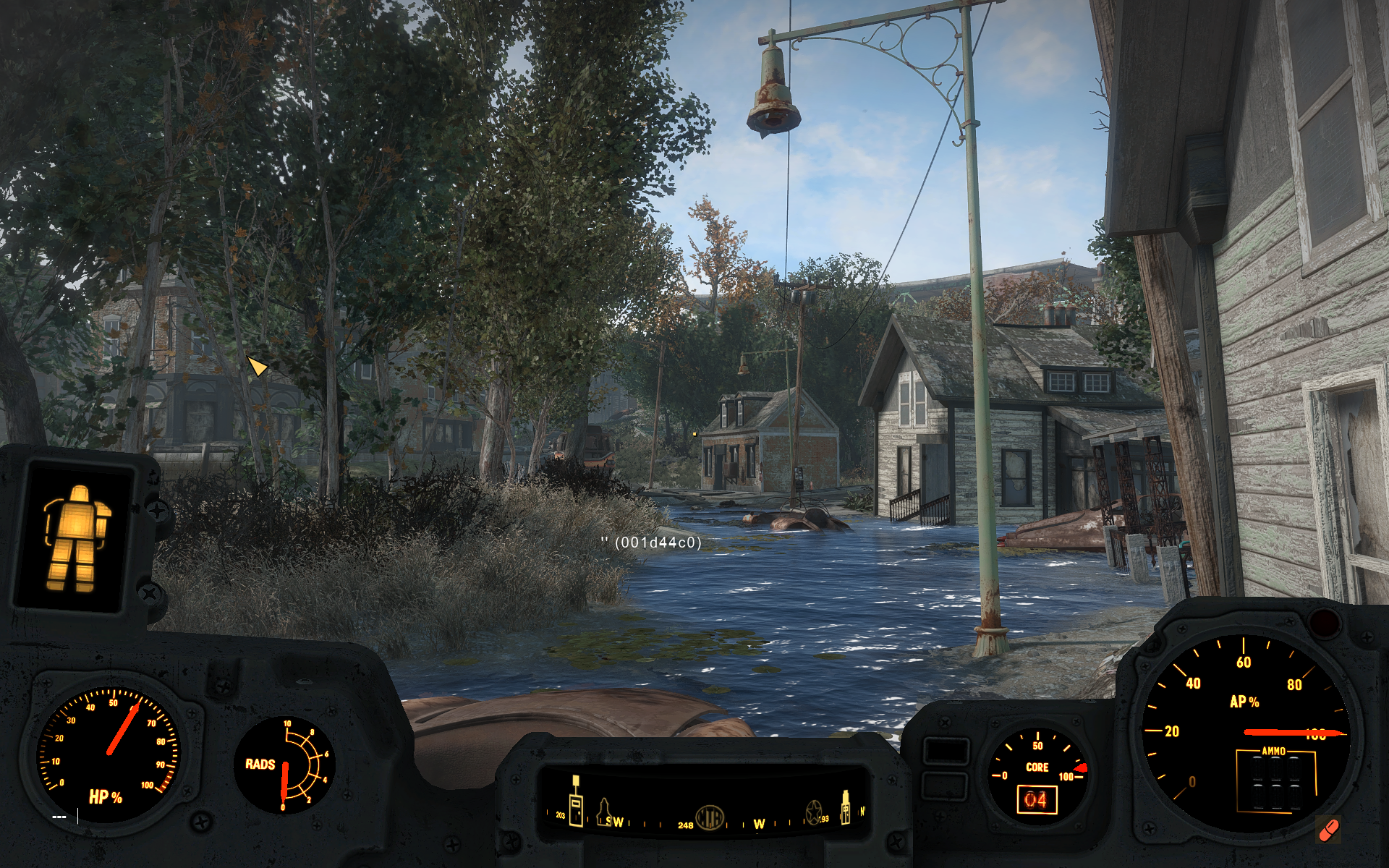Click the red pill chem icon

[1328, 830]
